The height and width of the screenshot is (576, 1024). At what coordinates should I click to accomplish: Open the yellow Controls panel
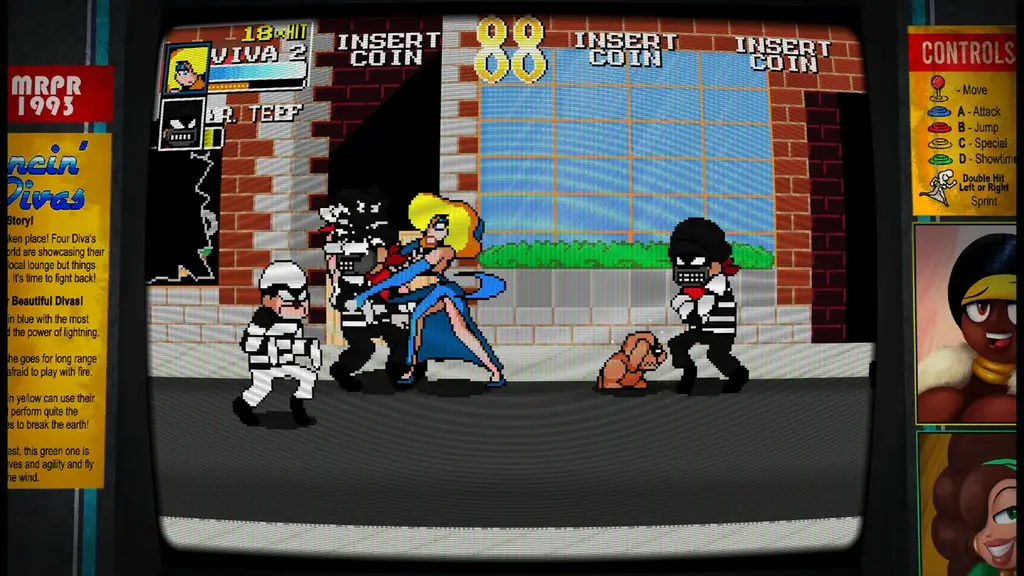(x=961, y=120)
